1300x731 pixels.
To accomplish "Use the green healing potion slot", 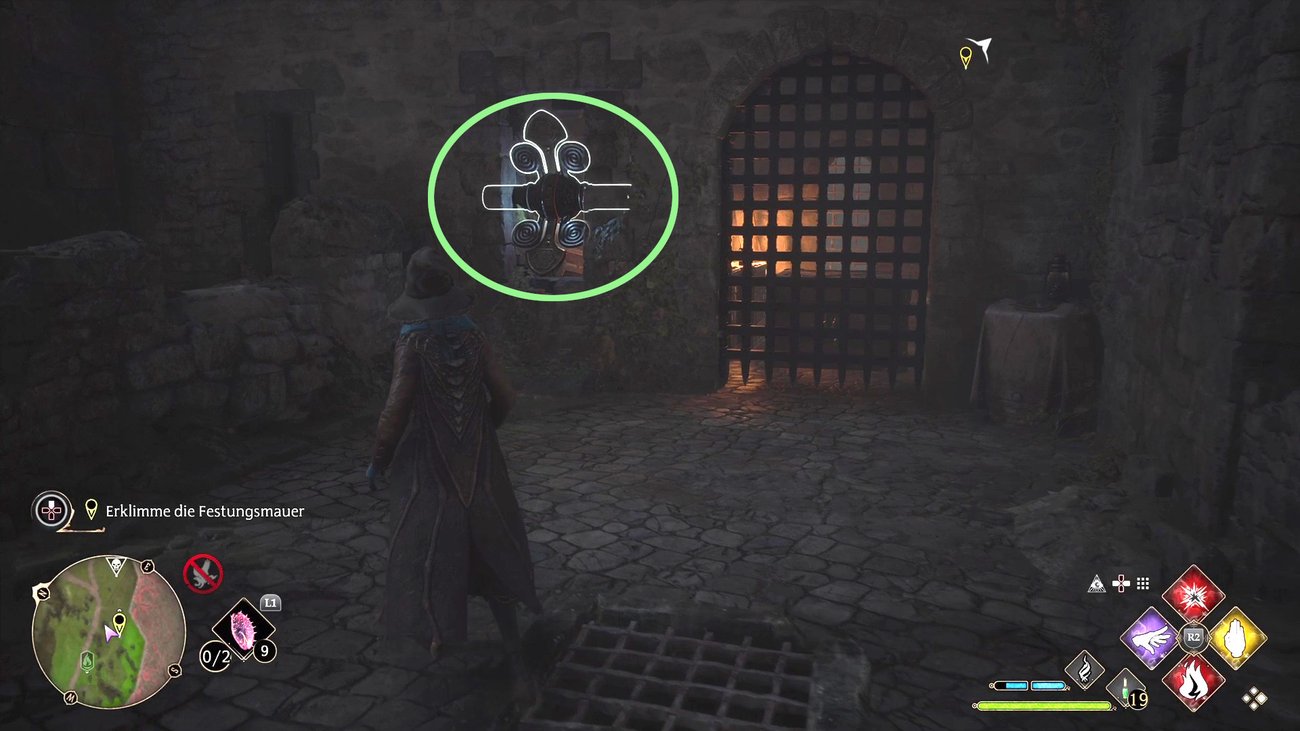I will [1126, 690].
